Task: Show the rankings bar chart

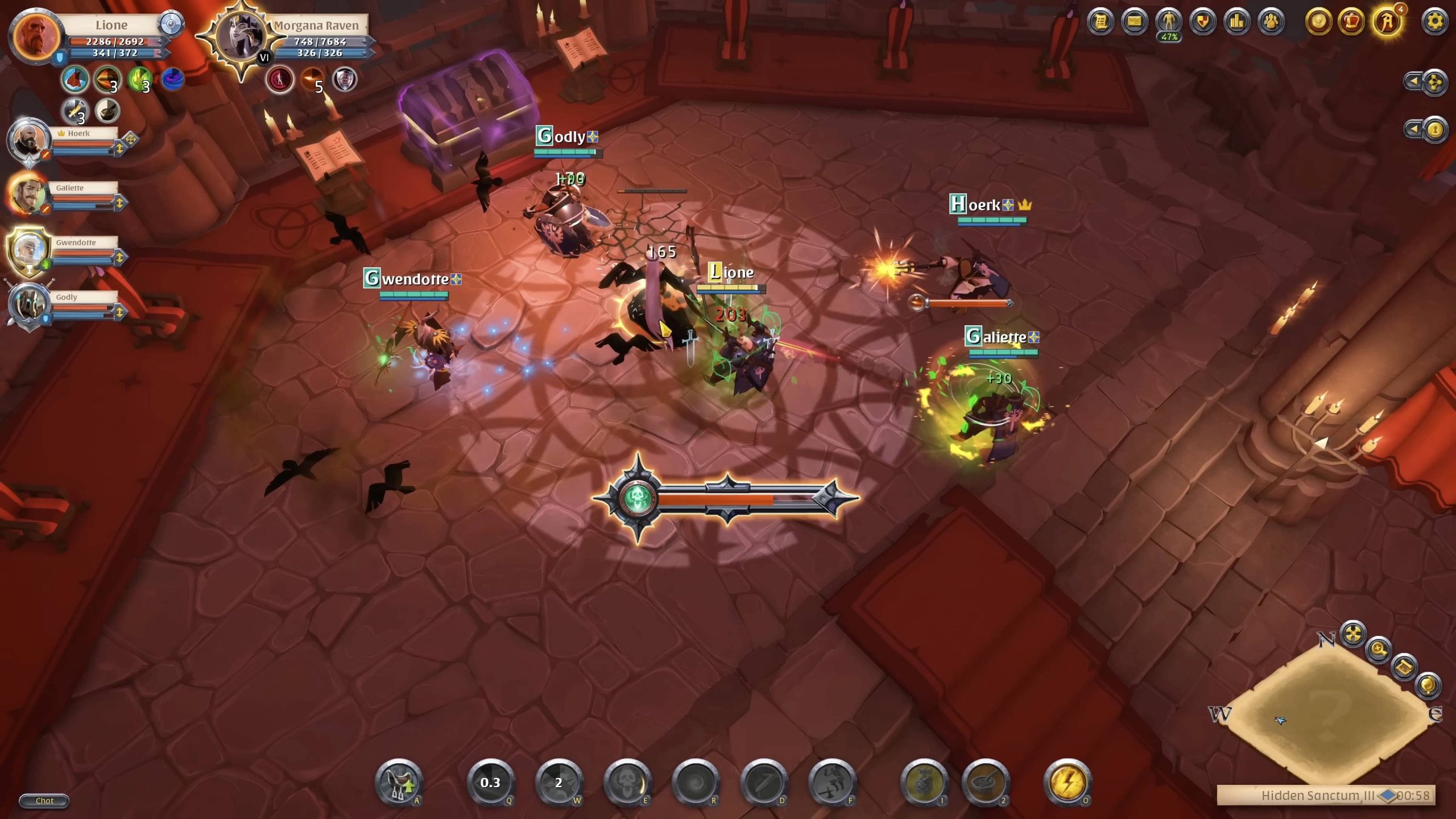Action: click(1236, 22)
